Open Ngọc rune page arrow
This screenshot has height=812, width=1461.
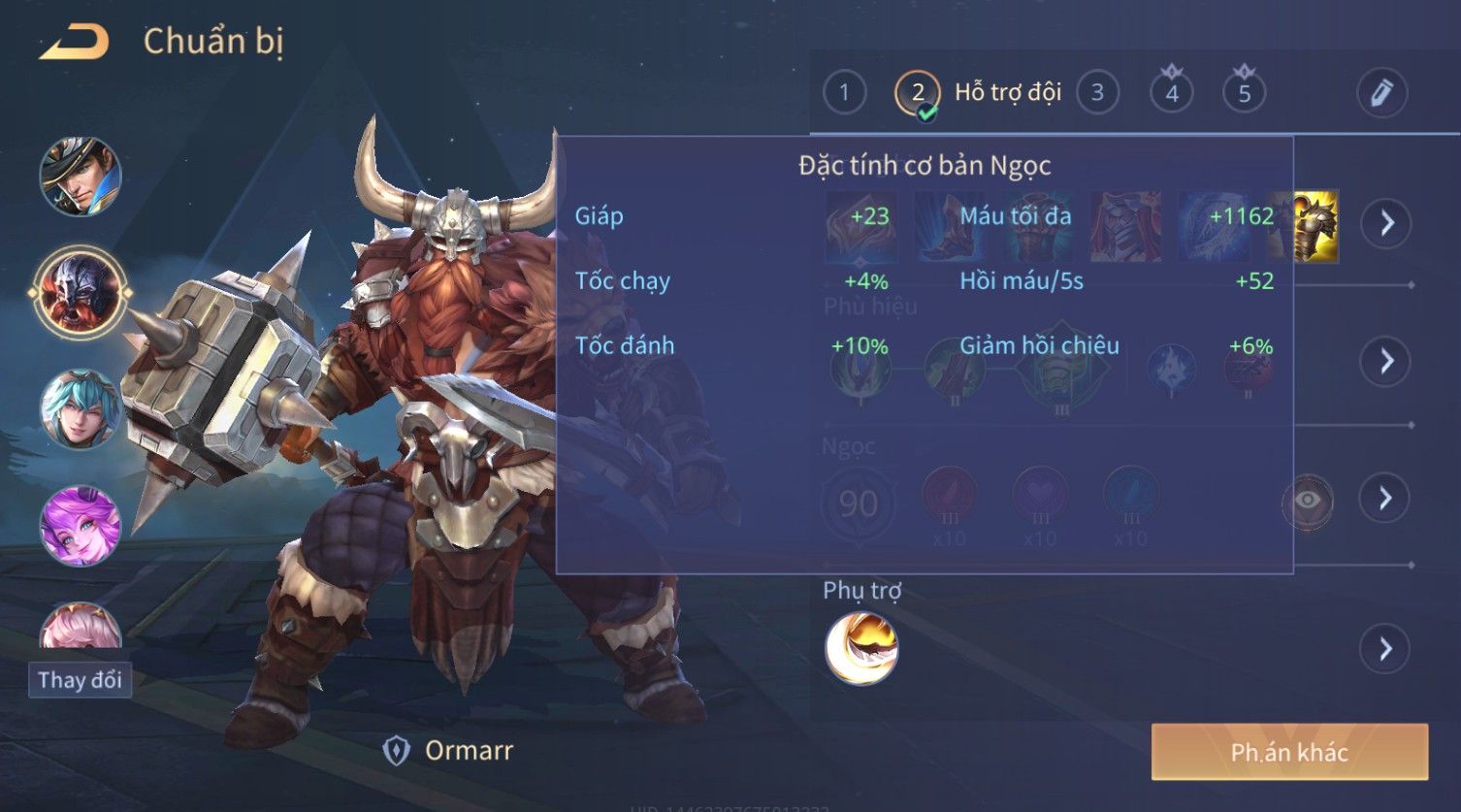click(1386, 498)
